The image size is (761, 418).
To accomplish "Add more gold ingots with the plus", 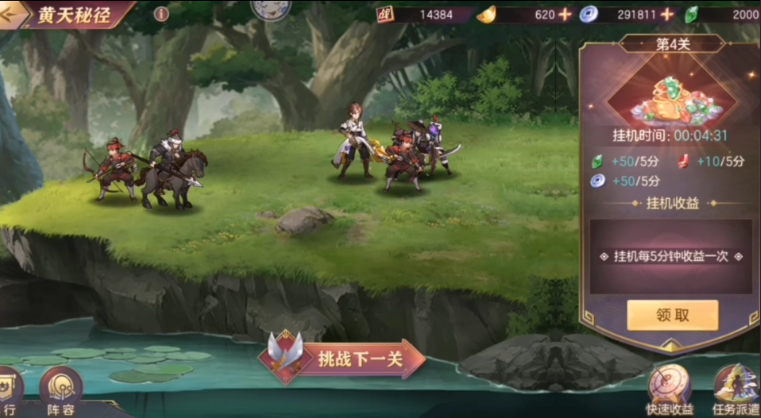I will click(x=565, y=15).
